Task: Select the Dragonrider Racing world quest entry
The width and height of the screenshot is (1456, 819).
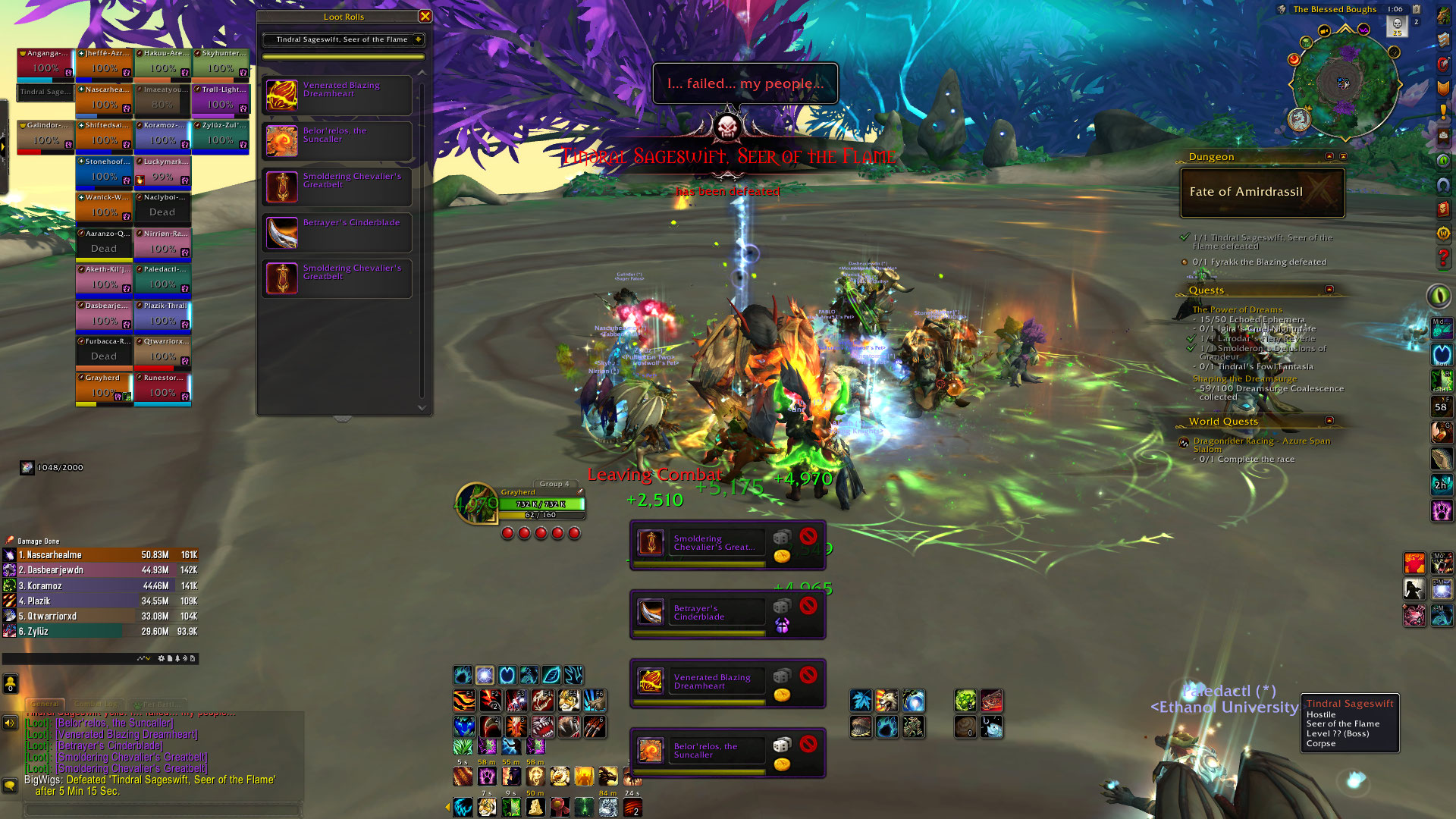Action: 1261,444
